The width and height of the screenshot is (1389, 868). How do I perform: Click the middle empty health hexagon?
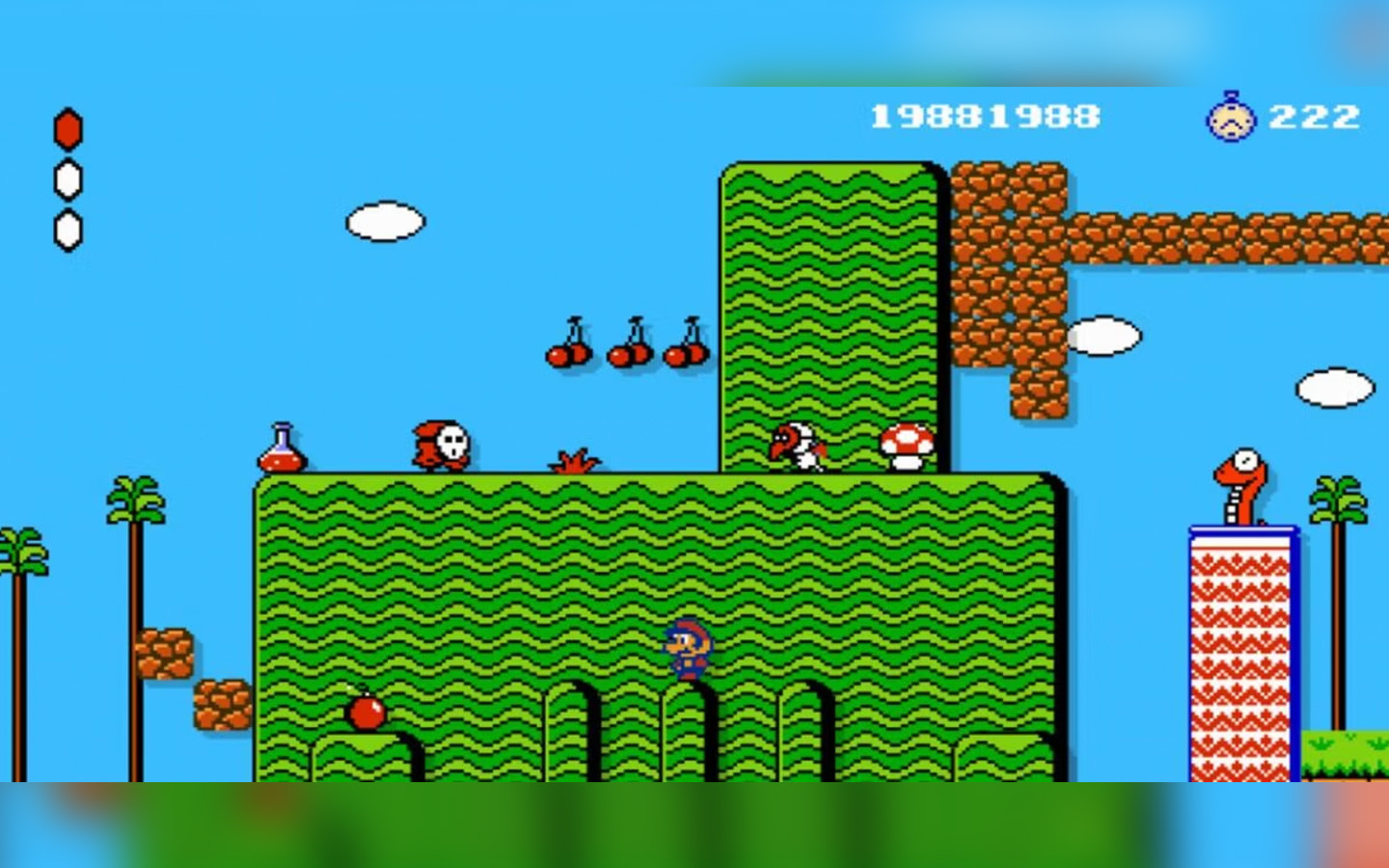[x=68, y=179]
